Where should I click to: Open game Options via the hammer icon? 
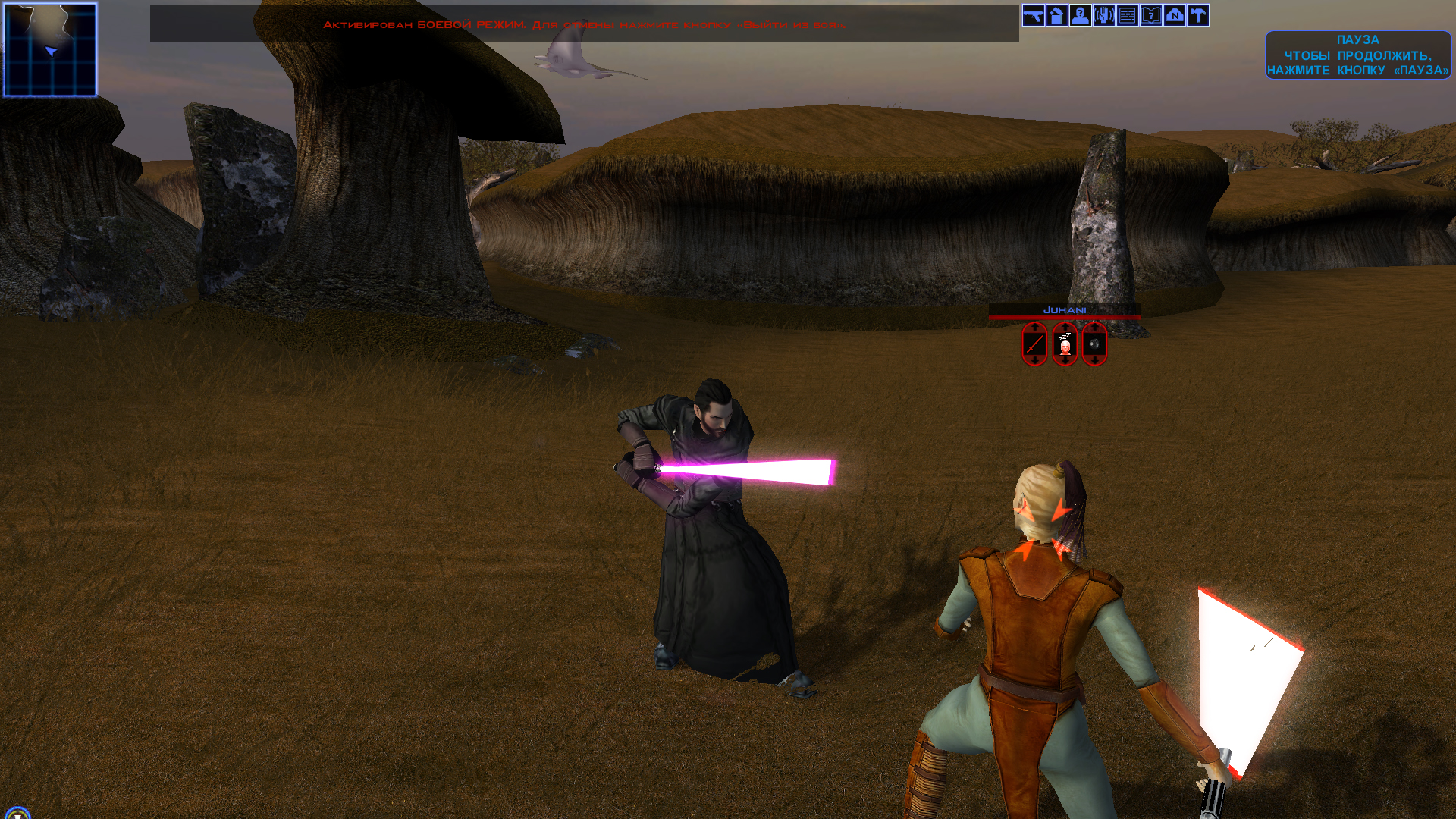(x=1197, y=15)
